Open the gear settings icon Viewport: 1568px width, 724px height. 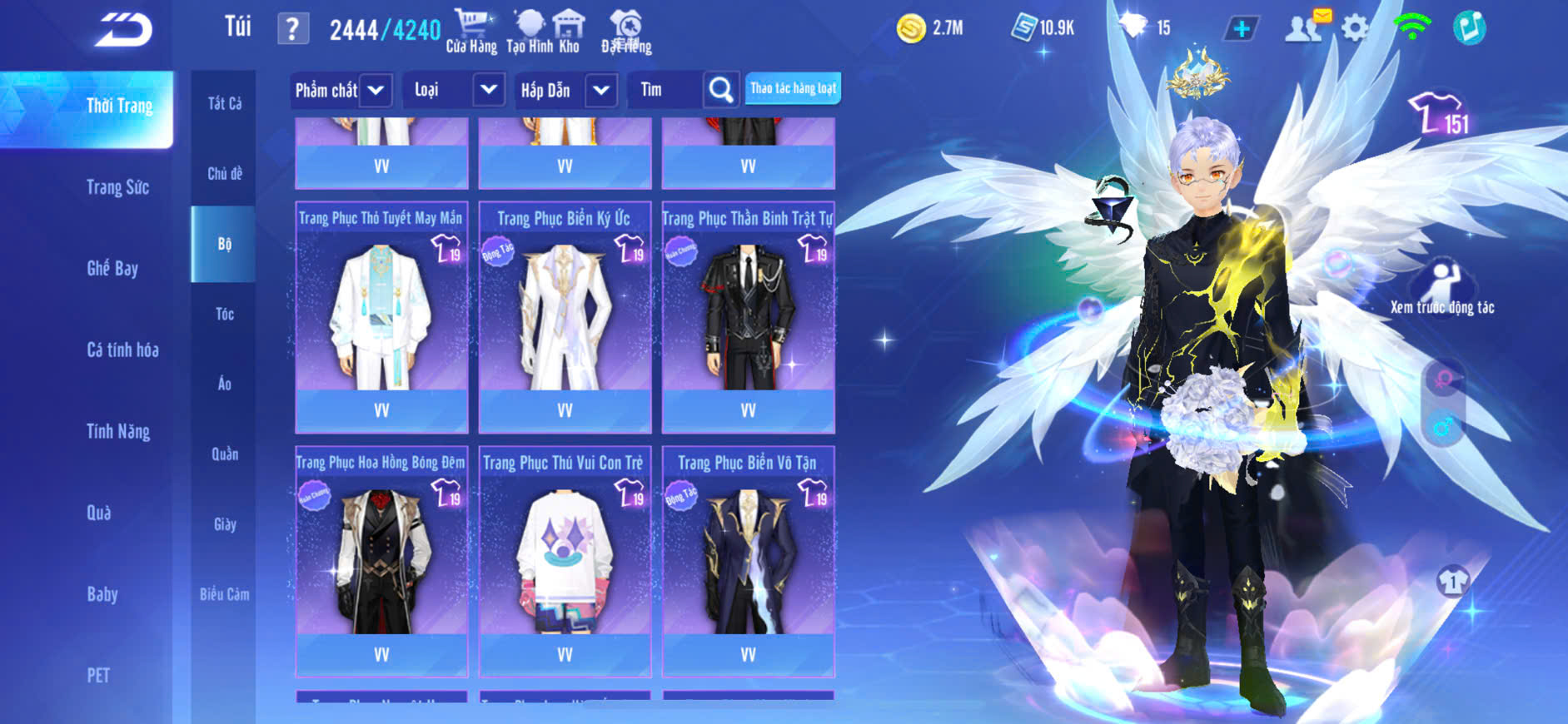pos(1355,28)
